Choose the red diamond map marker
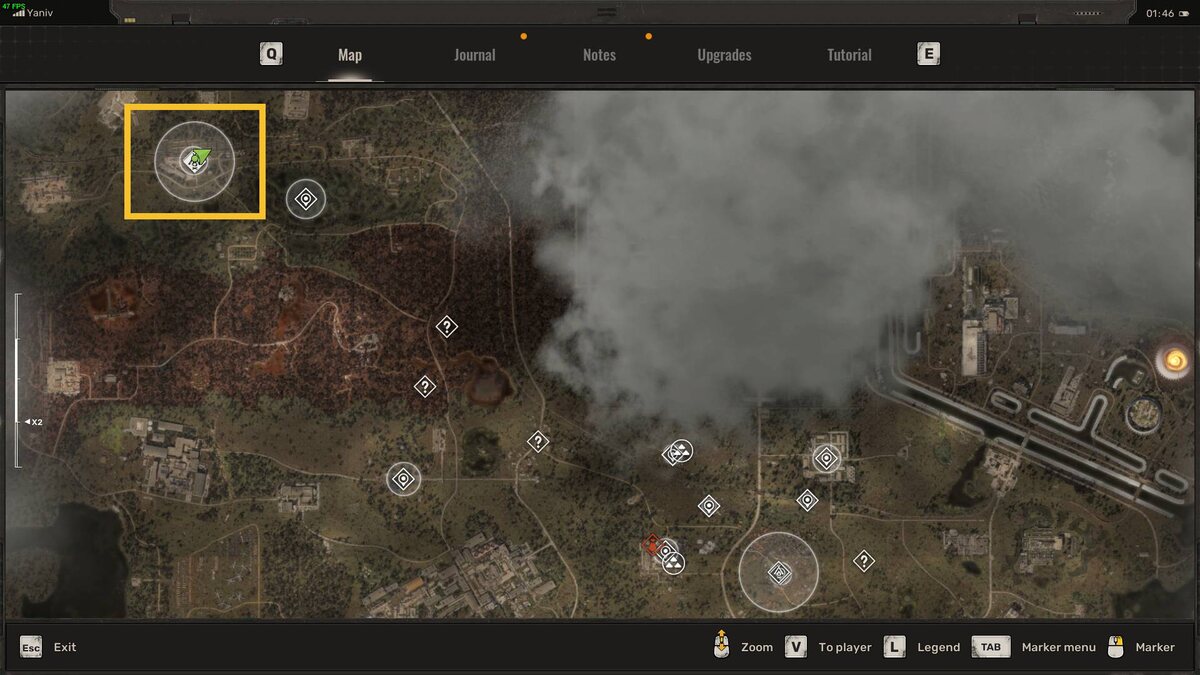The width and height of the screenshot is (1200, 675). (x=652, y=545)
